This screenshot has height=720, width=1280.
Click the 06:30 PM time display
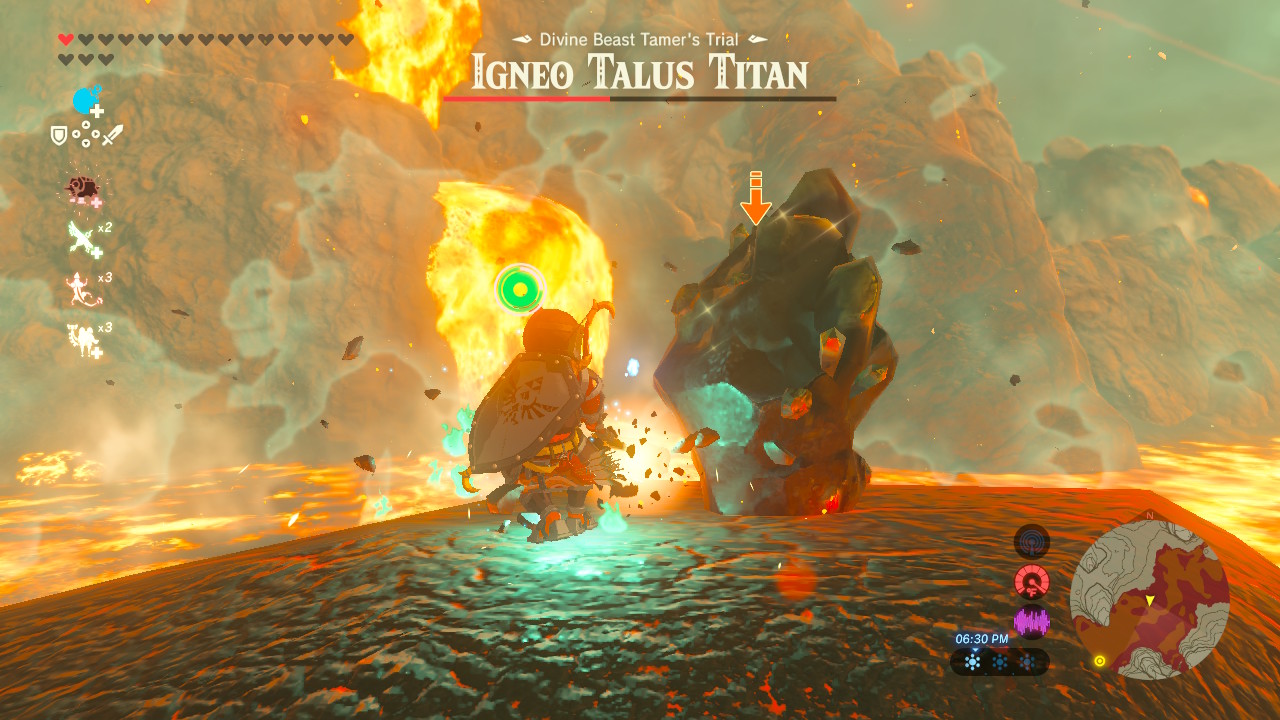pyautogui.click(x=982, y=638)
